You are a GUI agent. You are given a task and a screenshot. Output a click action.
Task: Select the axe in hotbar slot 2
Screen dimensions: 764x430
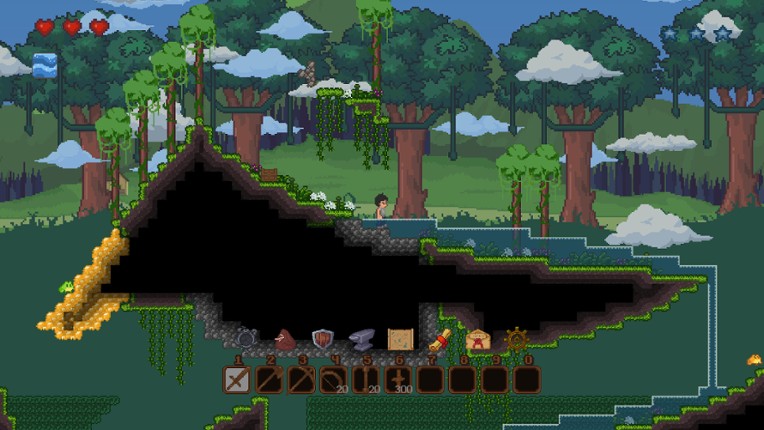269,380
